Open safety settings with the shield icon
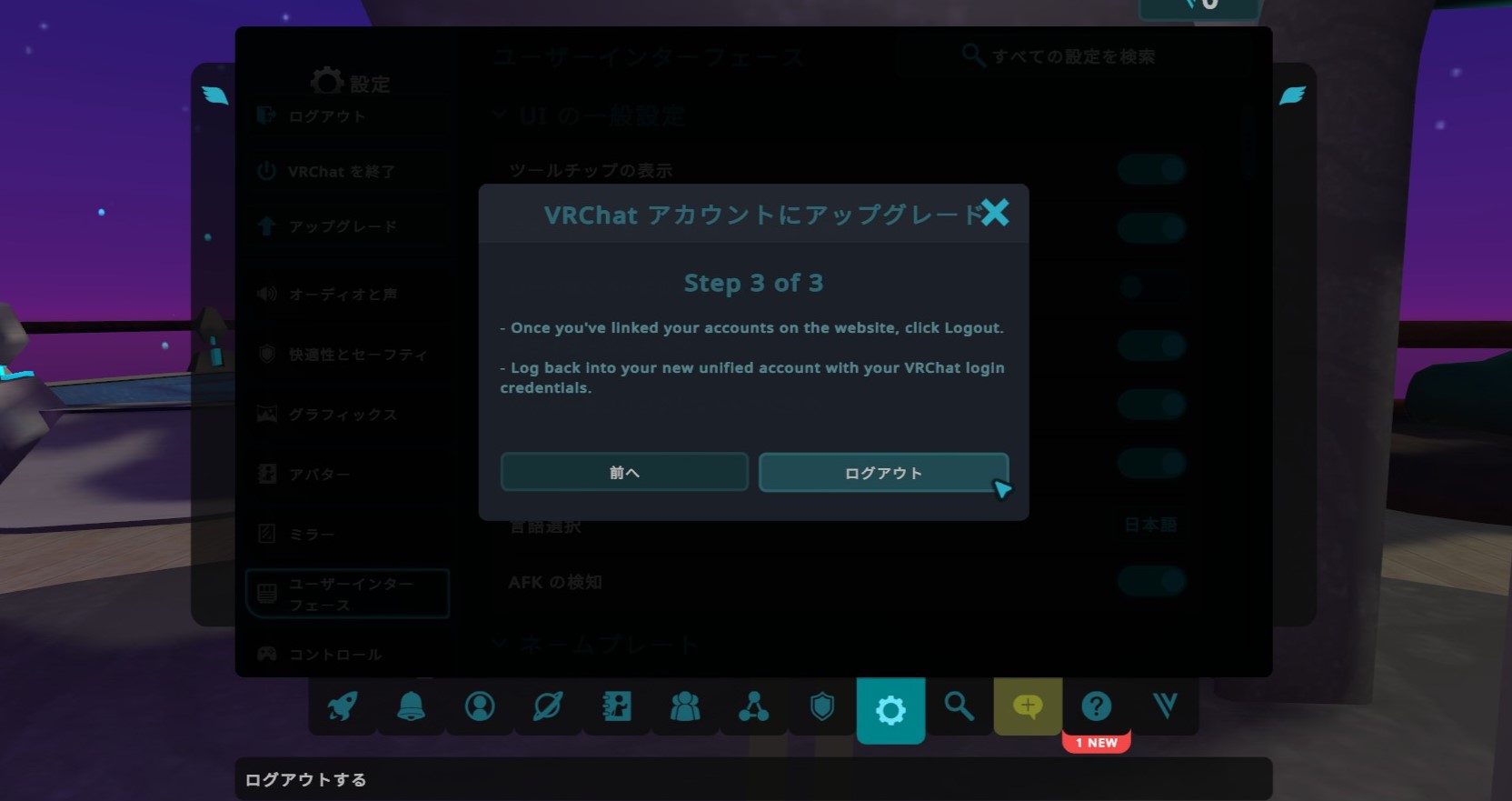This screenshot has height=801, width=1512. point(822,707)
